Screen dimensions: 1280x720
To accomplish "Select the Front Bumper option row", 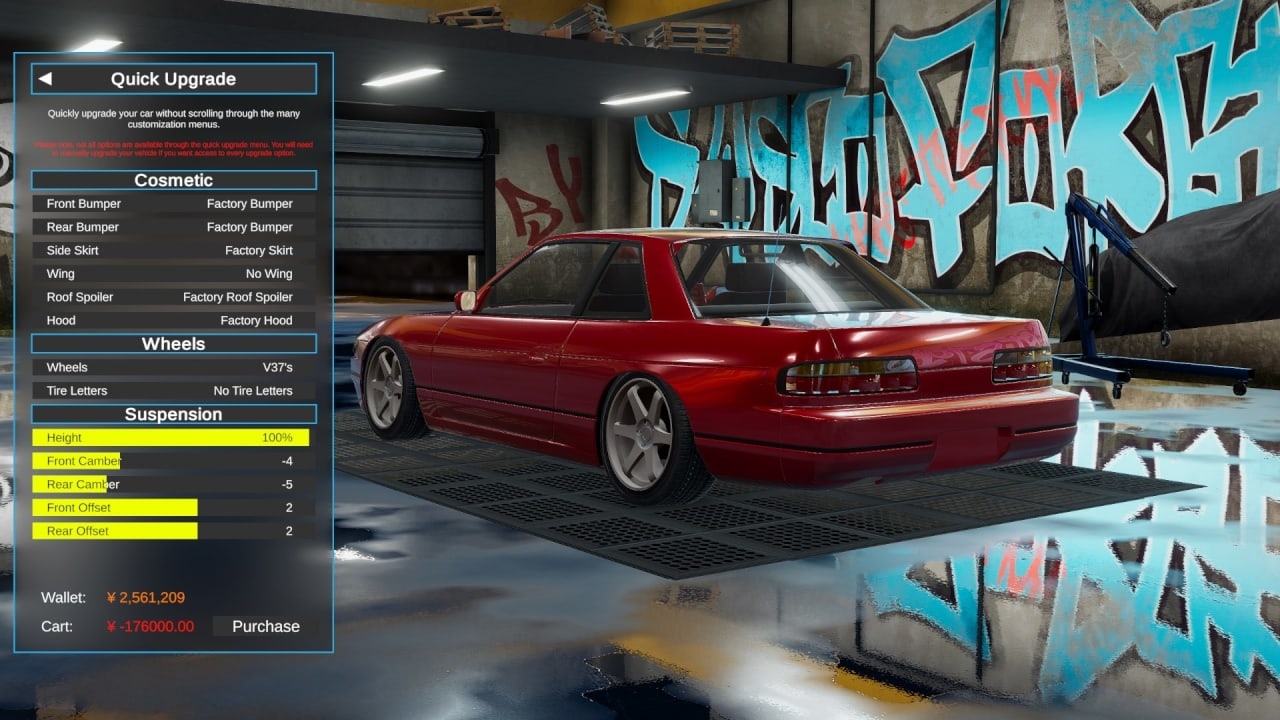I will pos(173,204).
